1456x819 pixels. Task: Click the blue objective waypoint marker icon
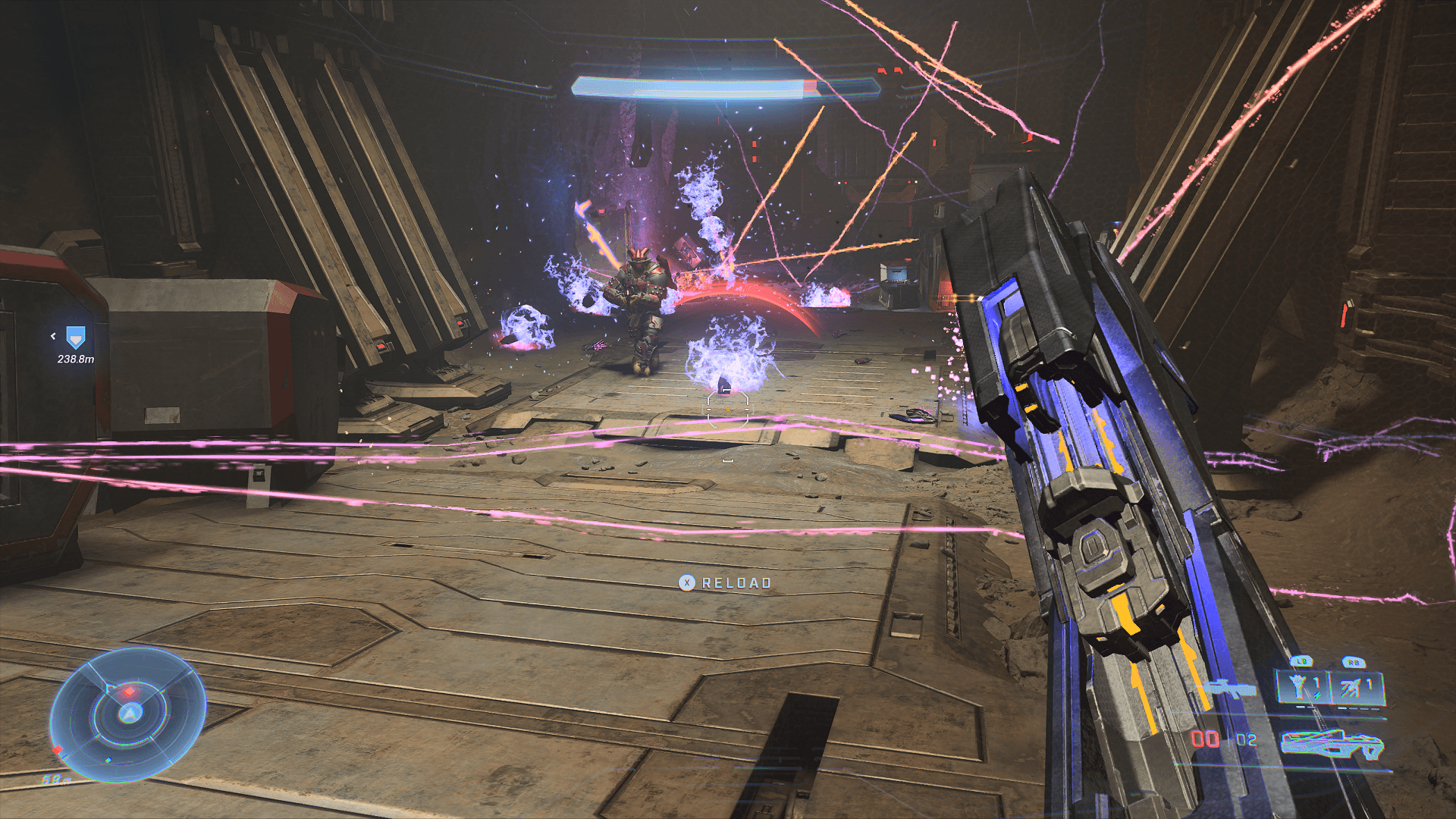pos(76,337)
